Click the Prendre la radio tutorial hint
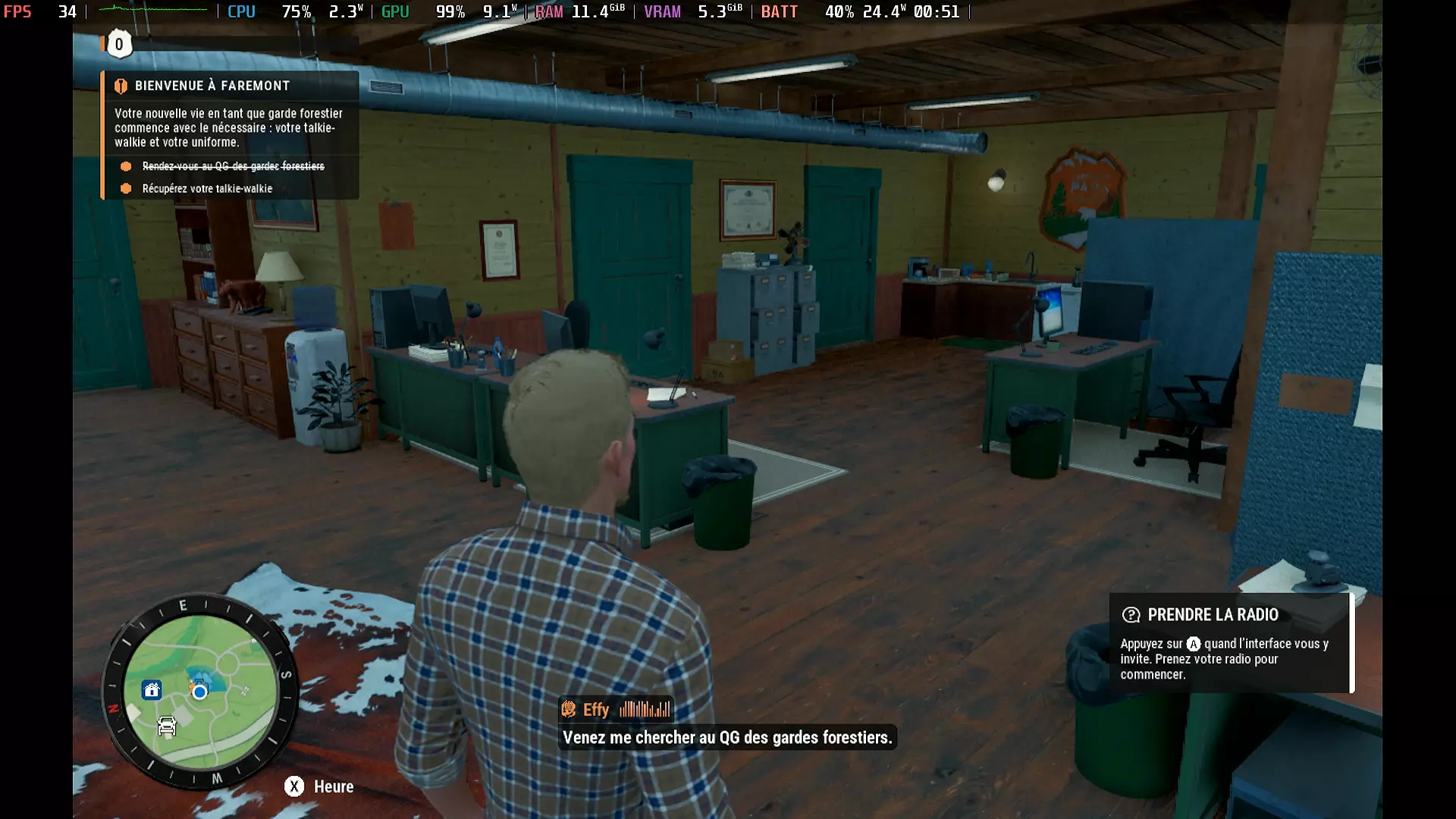This screenshot has height=819, width=1456. (x=1230, y=643)
